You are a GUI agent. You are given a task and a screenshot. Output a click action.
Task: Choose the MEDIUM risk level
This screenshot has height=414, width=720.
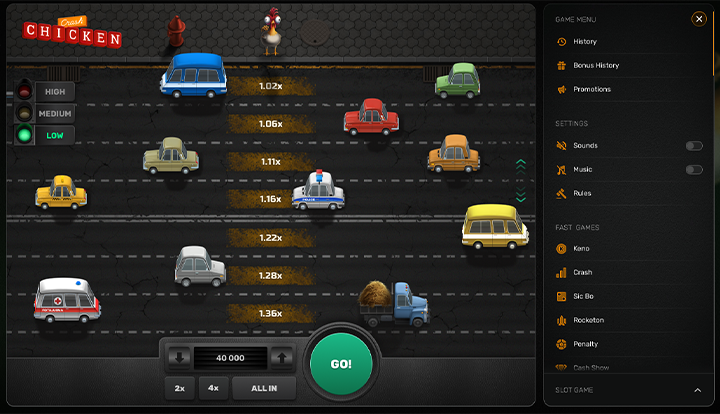55,113
